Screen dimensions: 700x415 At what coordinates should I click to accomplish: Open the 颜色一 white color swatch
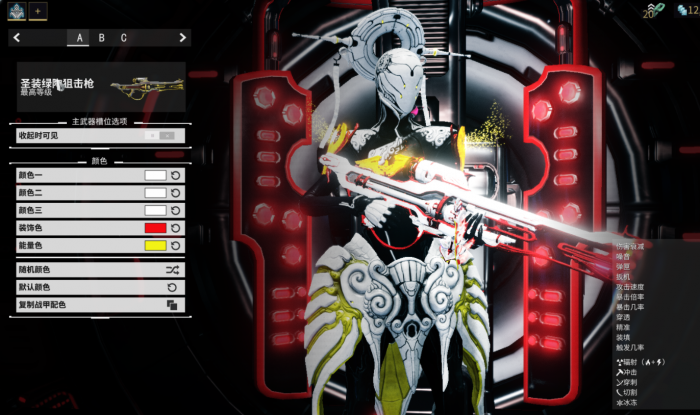point(155,175)
